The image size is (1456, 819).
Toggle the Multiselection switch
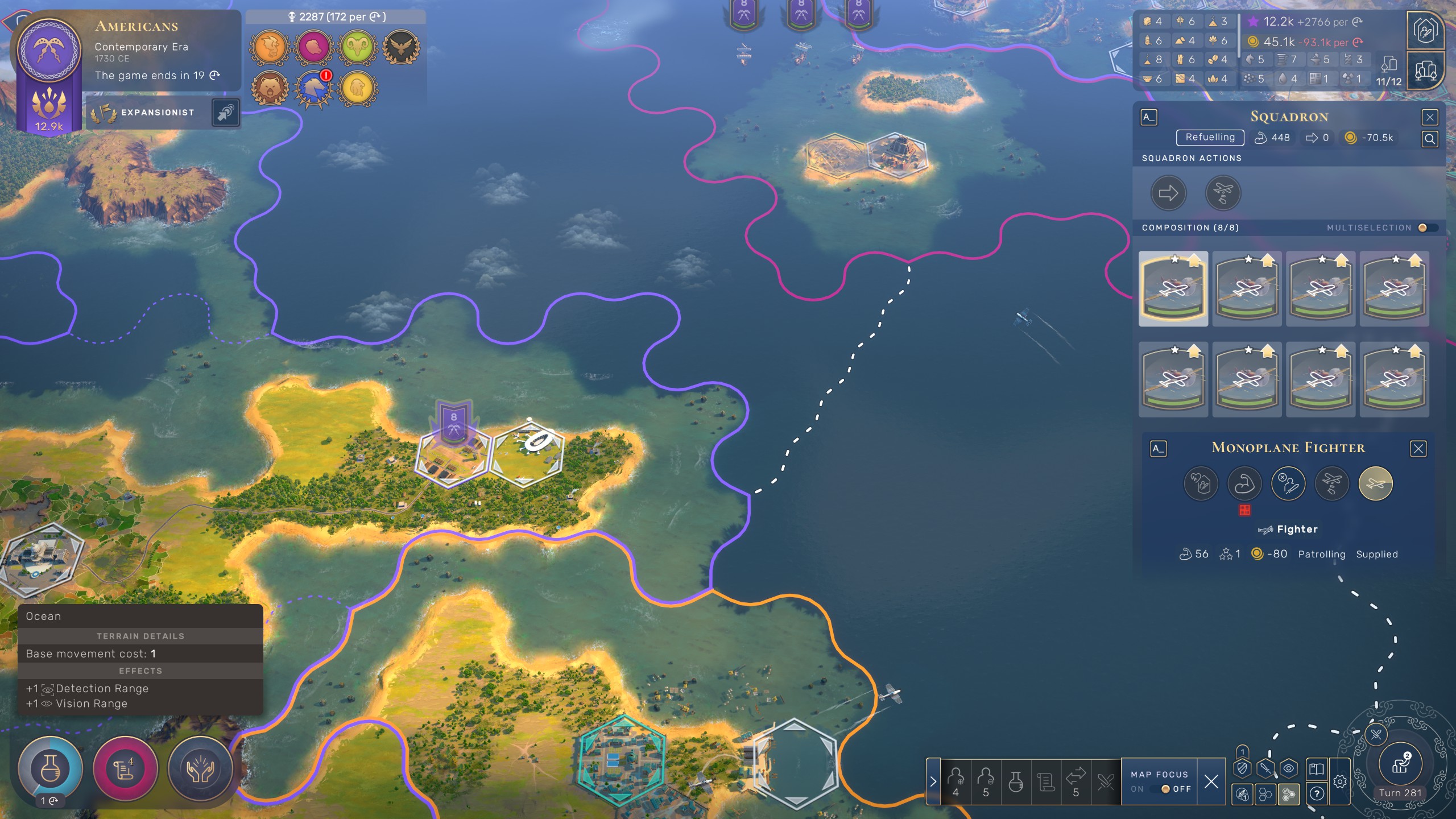coord(1426,227)
